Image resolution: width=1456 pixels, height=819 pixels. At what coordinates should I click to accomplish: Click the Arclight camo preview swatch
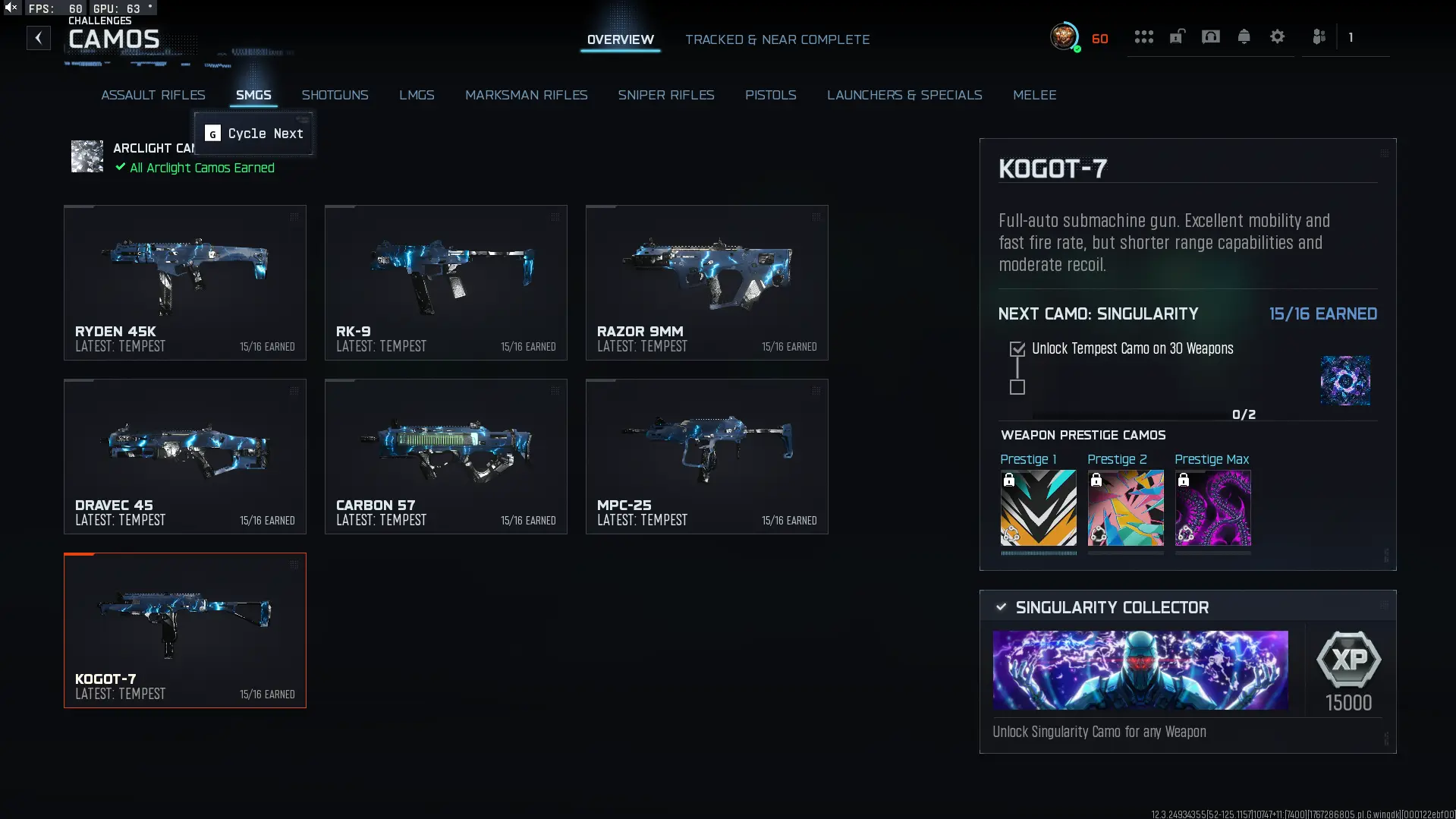[86, 157]
